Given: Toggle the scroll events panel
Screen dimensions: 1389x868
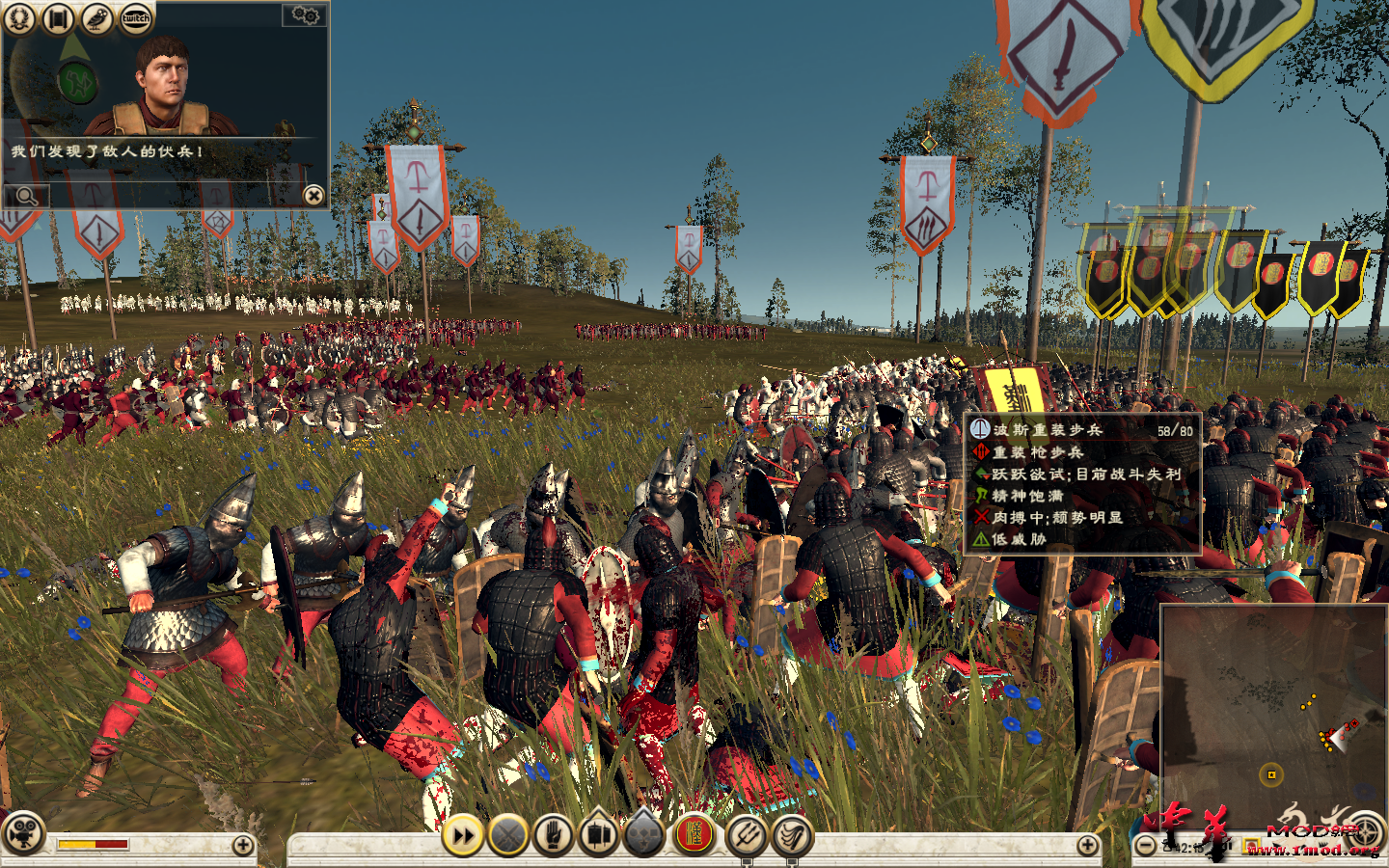Looking at the screenshot, I should pyautogui.click(x=58, y=17).
